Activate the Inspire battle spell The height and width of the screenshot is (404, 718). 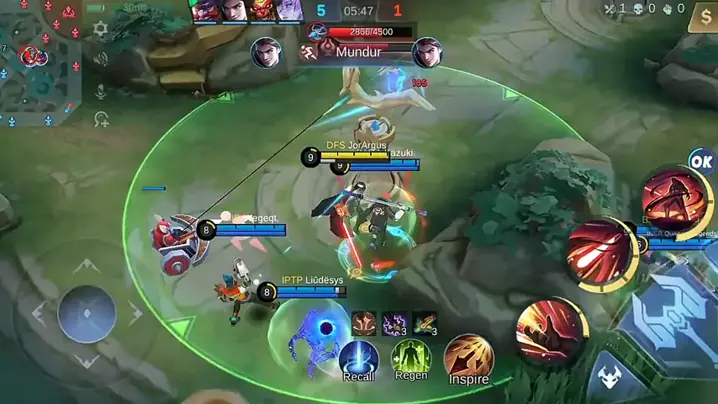point(467,358)
